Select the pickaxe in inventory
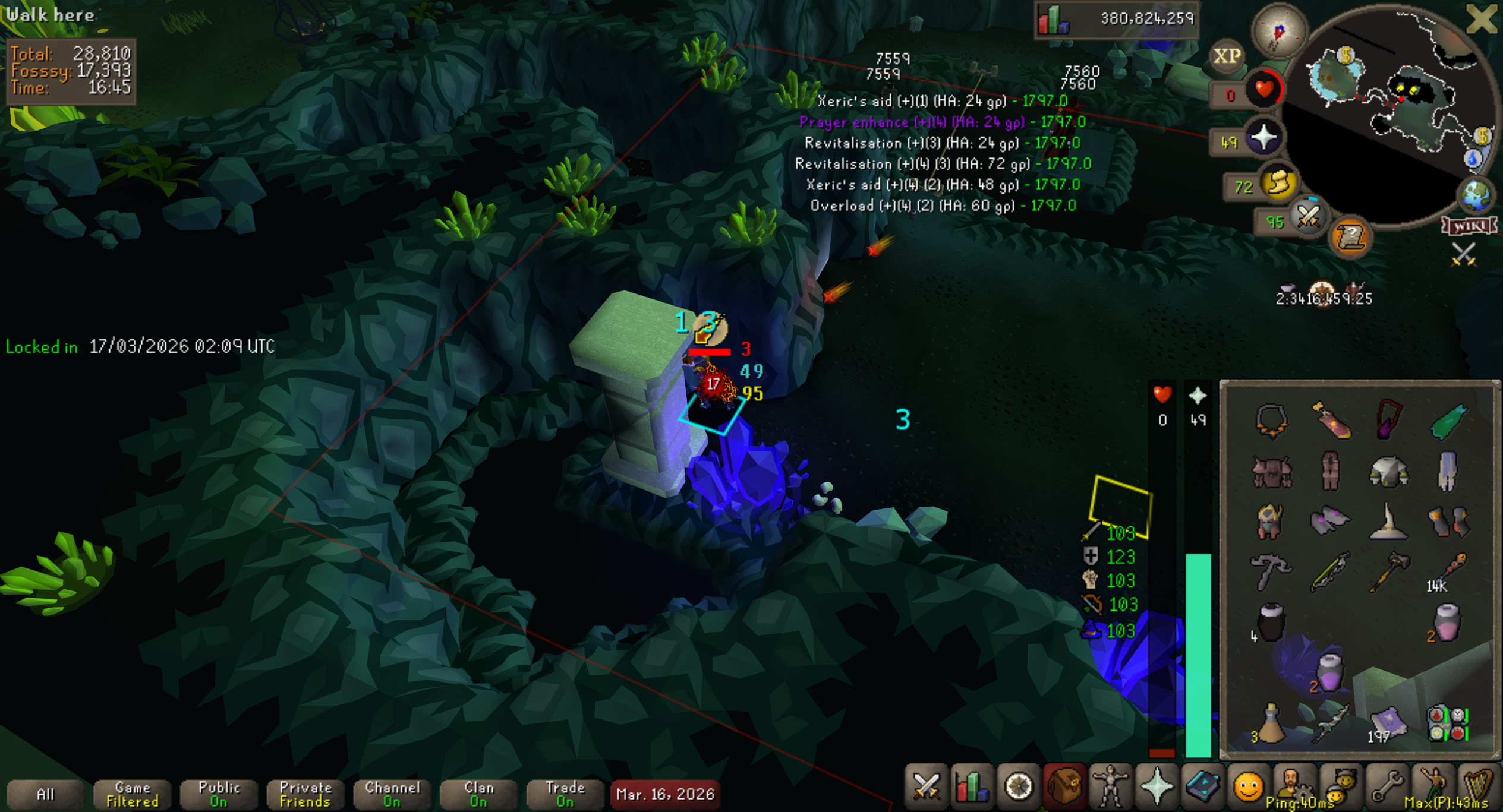Viewport: 1503px width, 812px height. click(1271, 571)
